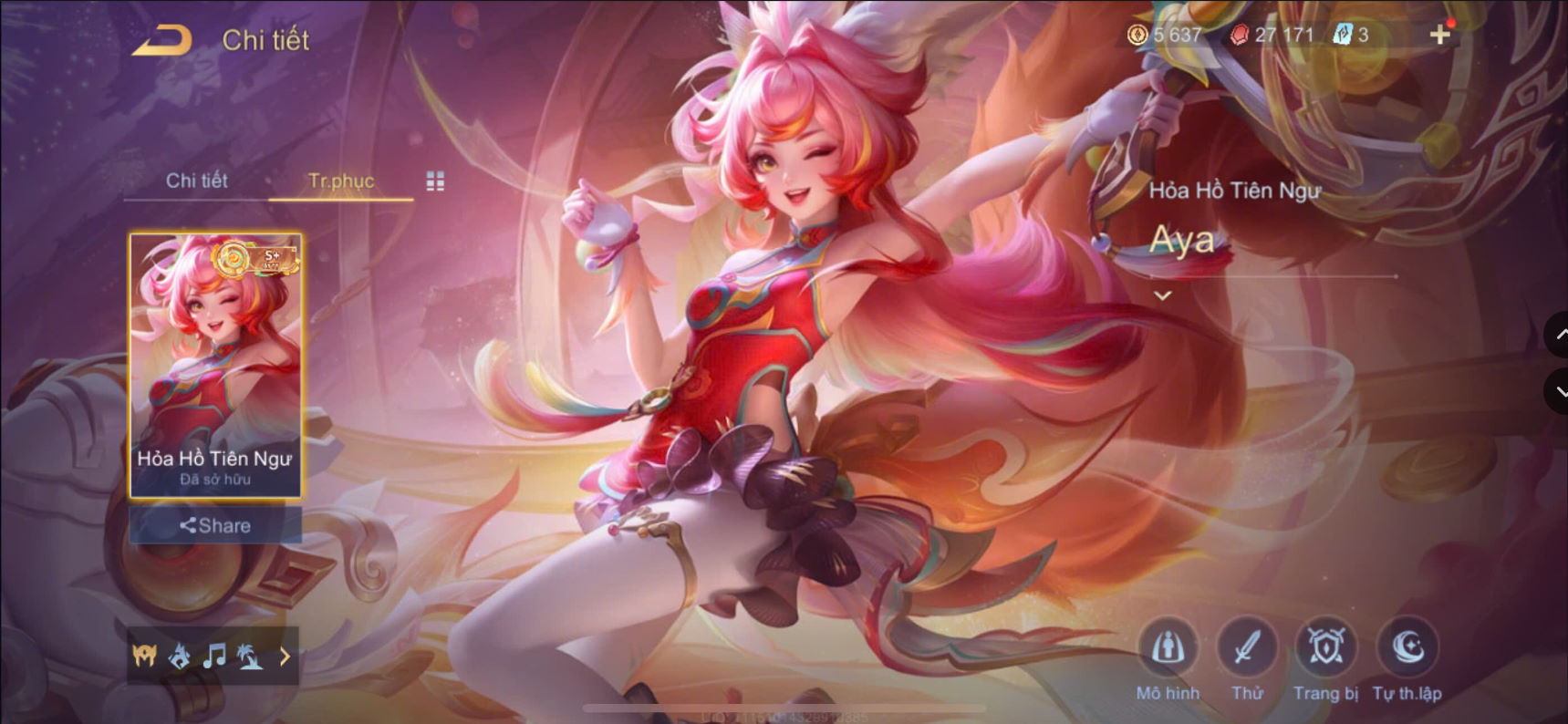
Task: Click the plus button to add currency
Action: pos(1440,34)
